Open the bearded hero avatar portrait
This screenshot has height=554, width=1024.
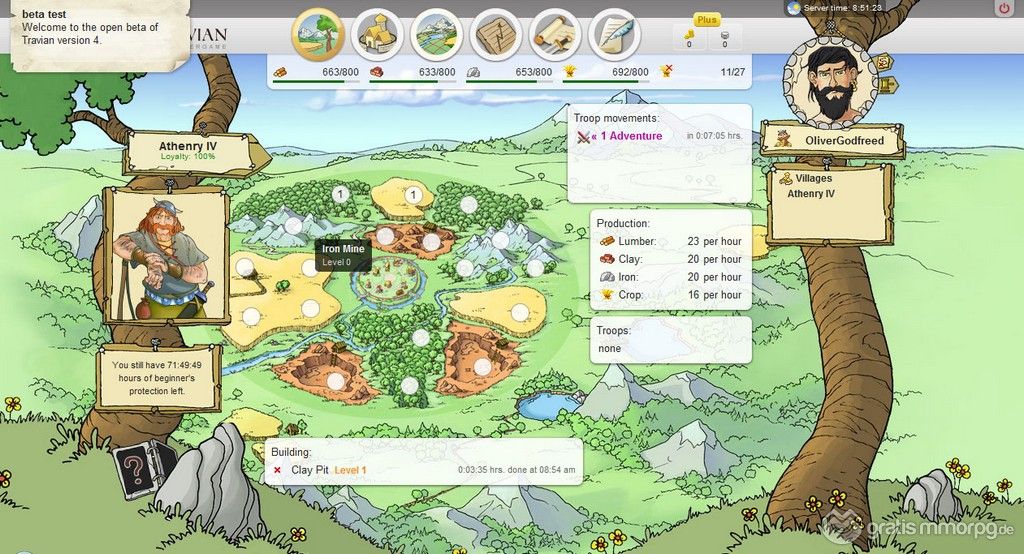pos(830,85)
